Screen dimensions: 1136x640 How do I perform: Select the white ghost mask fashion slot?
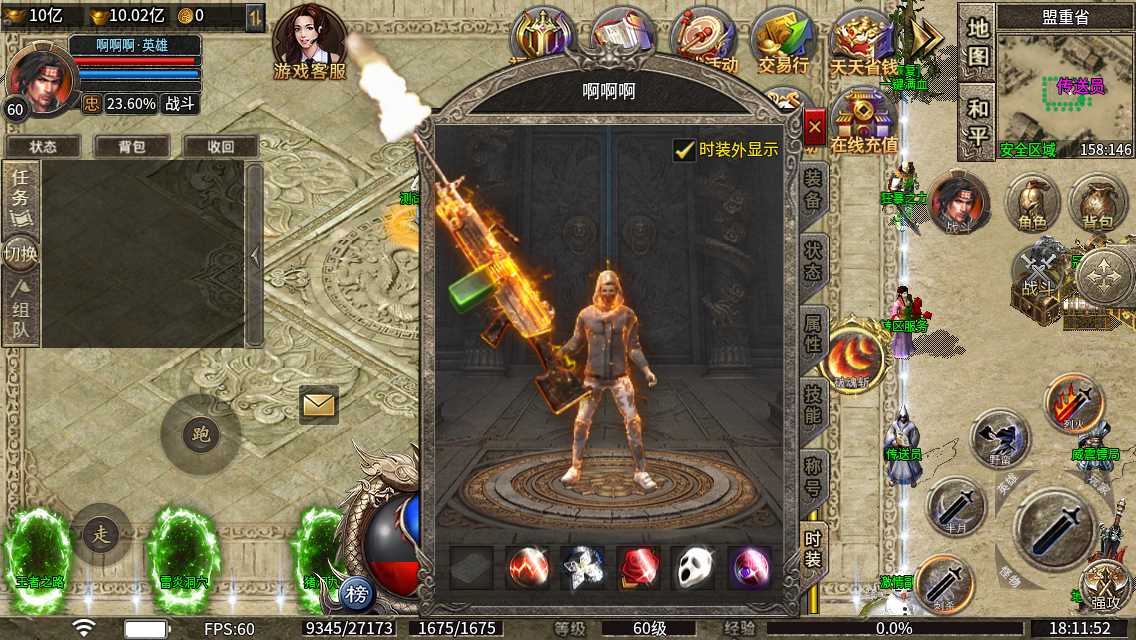[x=693, y=569]
